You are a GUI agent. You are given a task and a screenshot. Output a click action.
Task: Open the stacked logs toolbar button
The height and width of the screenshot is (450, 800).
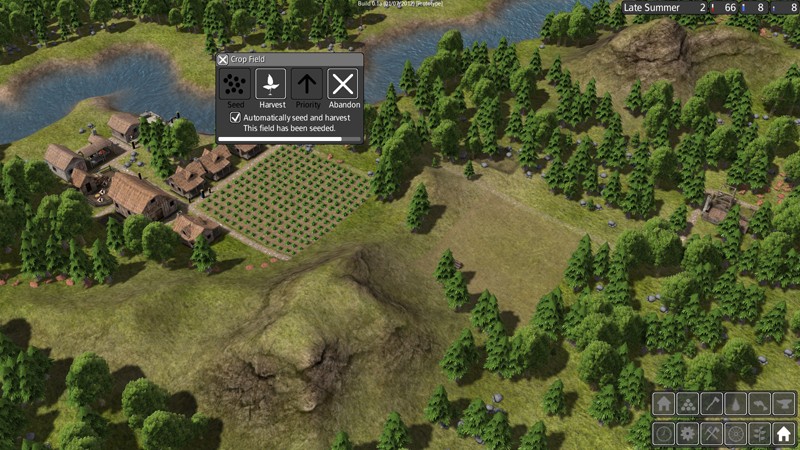tap(688, 404)
